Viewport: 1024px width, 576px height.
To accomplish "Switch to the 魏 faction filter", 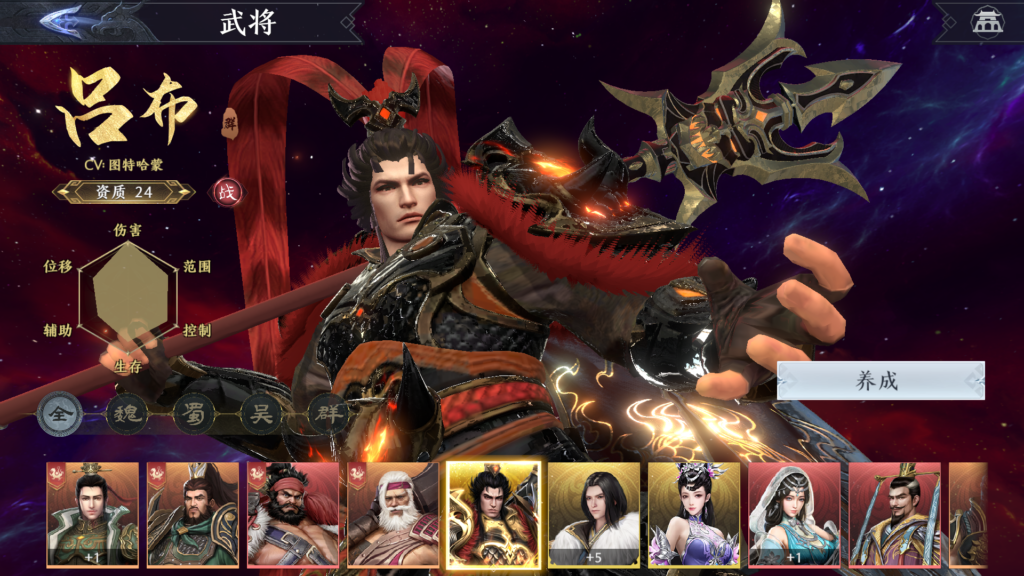I will point(127,414).
